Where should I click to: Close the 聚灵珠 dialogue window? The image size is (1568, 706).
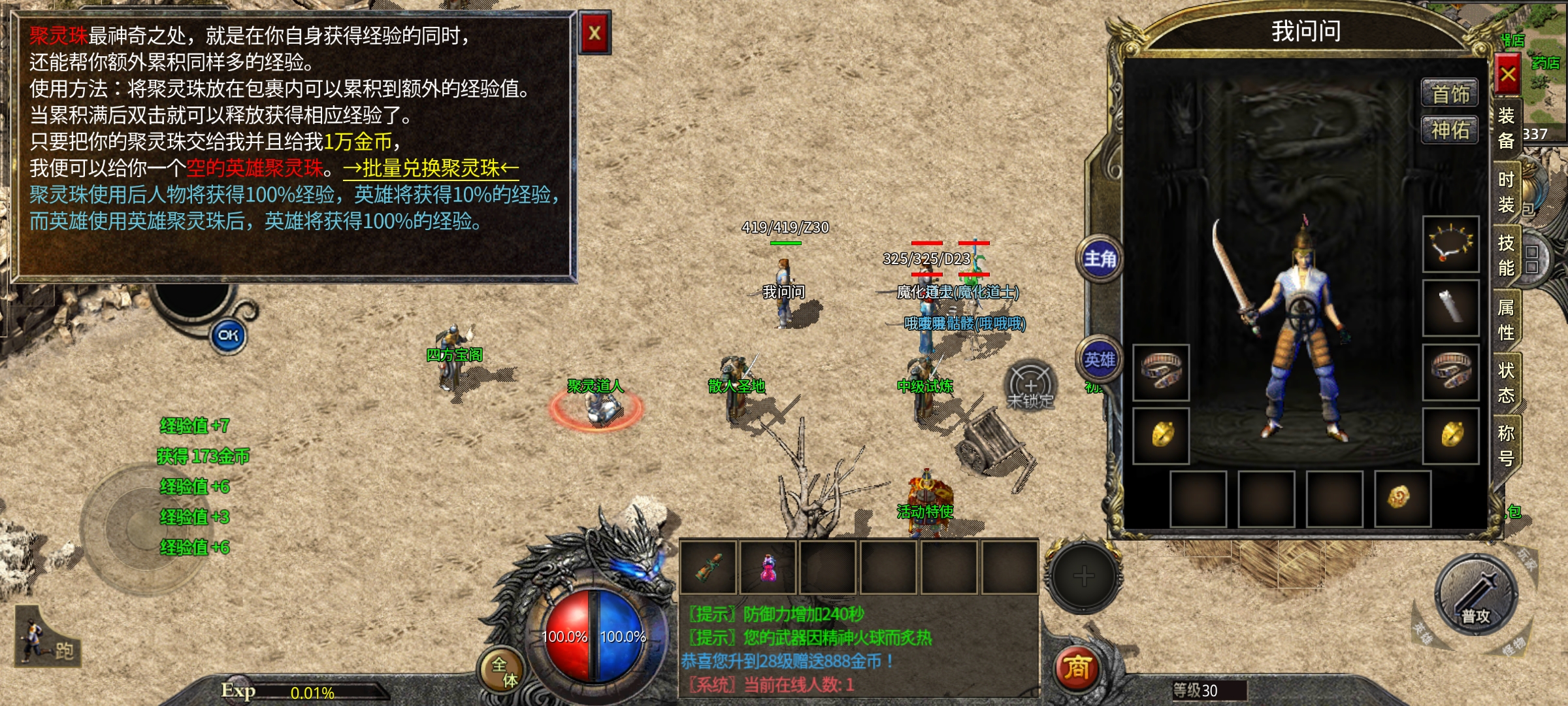pyautogui.click(x=595, y=33)
